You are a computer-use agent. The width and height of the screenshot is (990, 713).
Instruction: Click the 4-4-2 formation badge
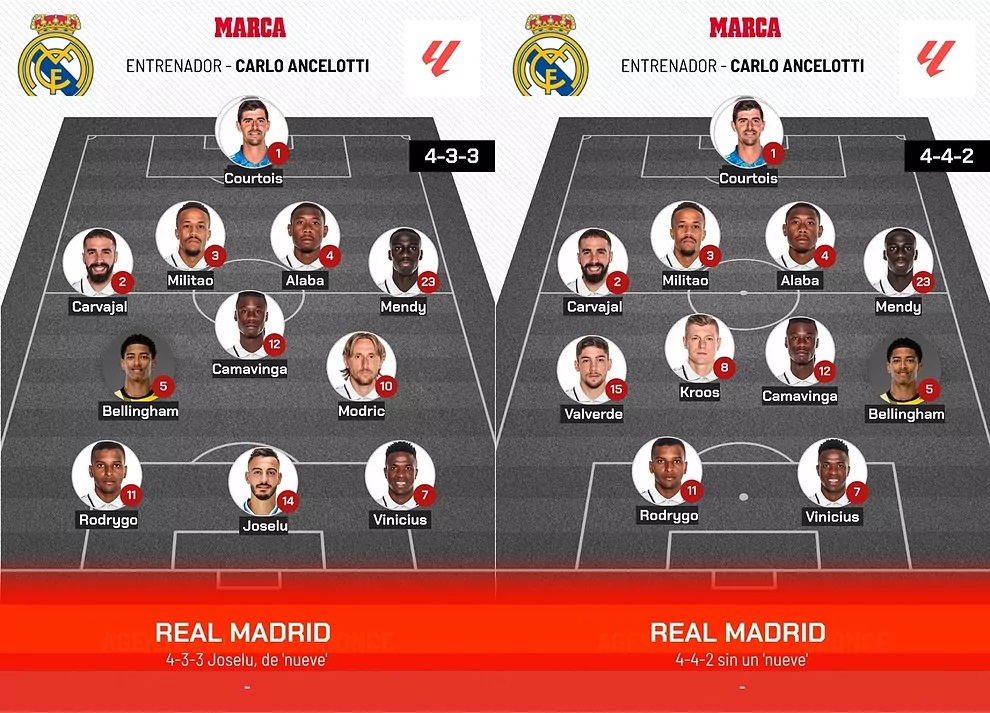pyautogui.click(x=947, y=156)
